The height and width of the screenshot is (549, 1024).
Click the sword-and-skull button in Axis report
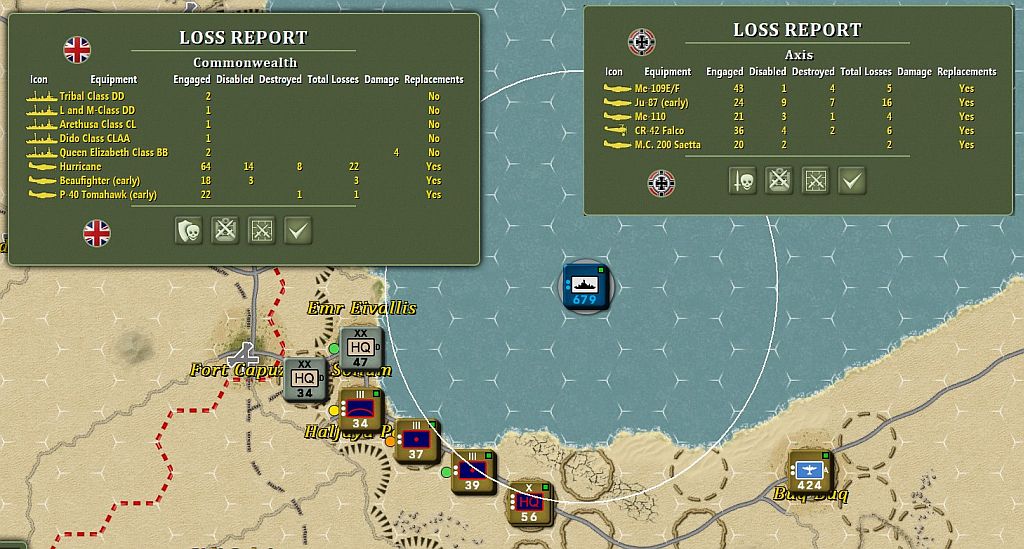[743, 181]
